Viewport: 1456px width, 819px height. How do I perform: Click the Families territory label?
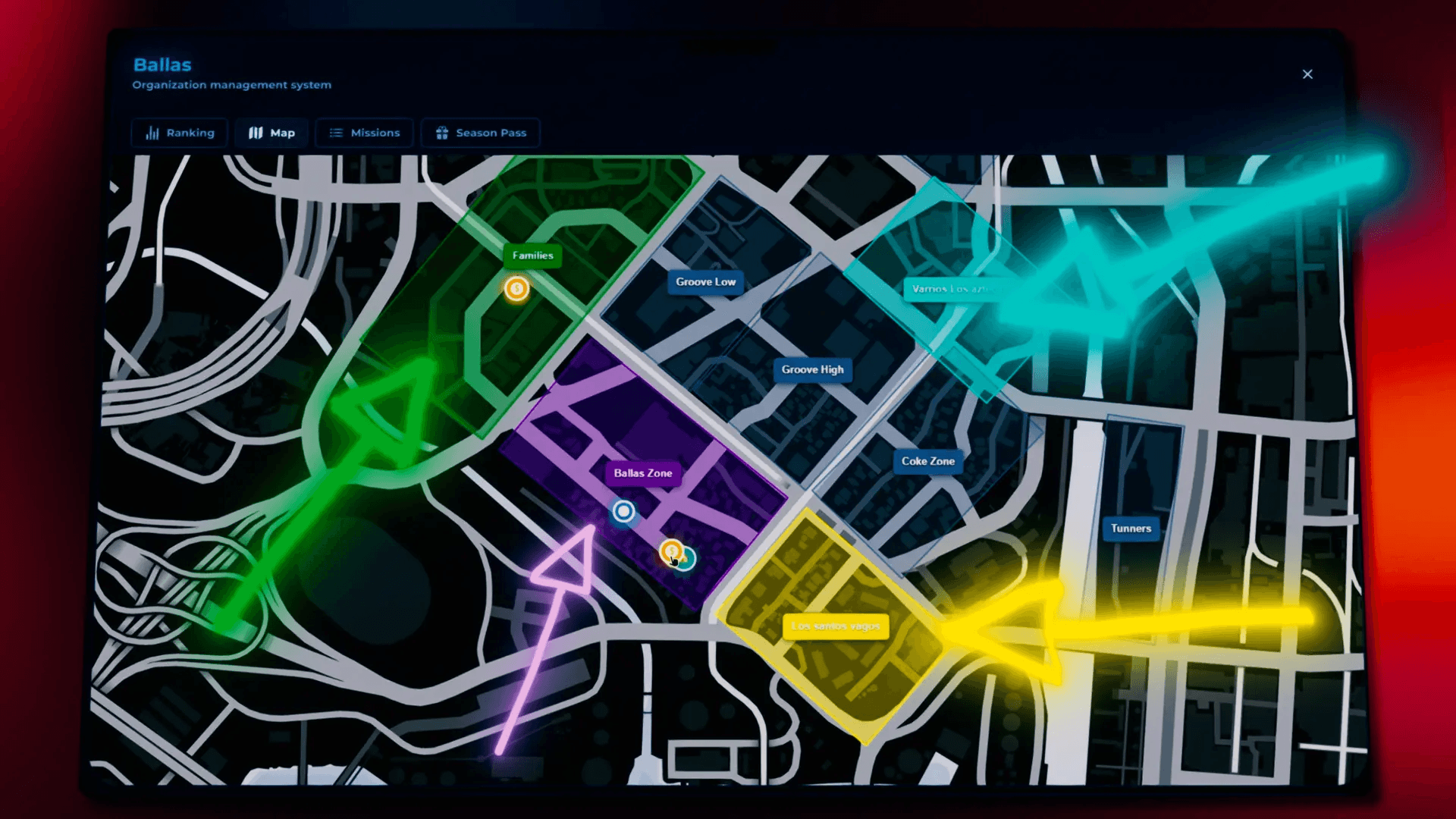533,256
